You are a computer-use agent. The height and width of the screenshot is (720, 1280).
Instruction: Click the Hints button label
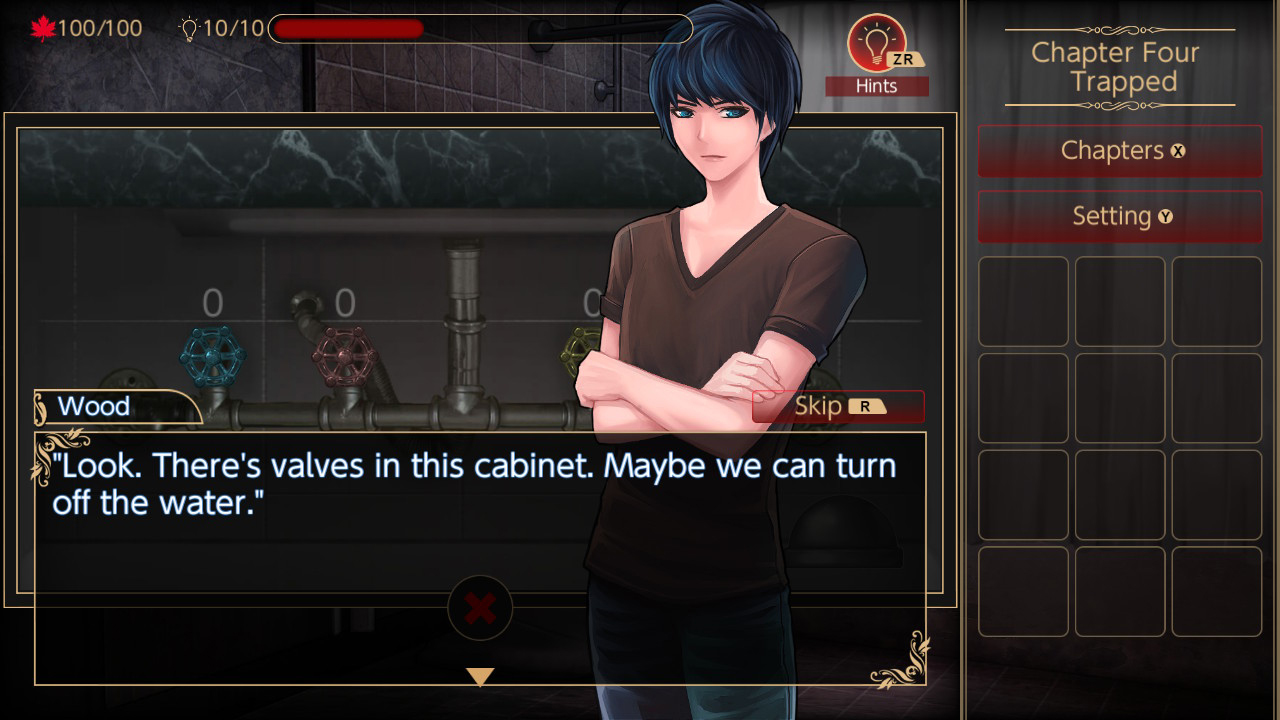[x=877, y=85]
